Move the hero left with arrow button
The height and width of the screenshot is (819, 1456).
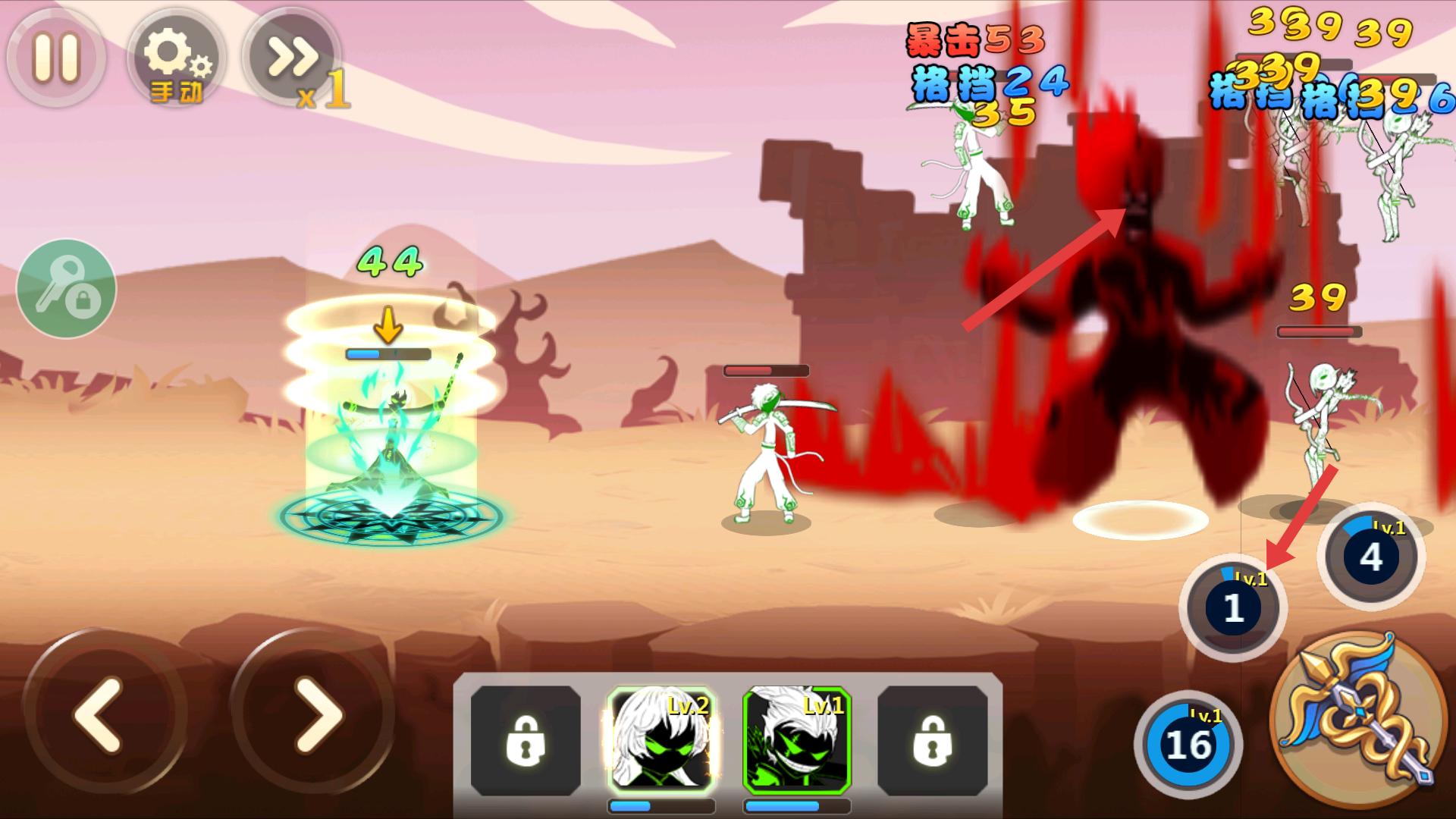click(x=99, y=713)
